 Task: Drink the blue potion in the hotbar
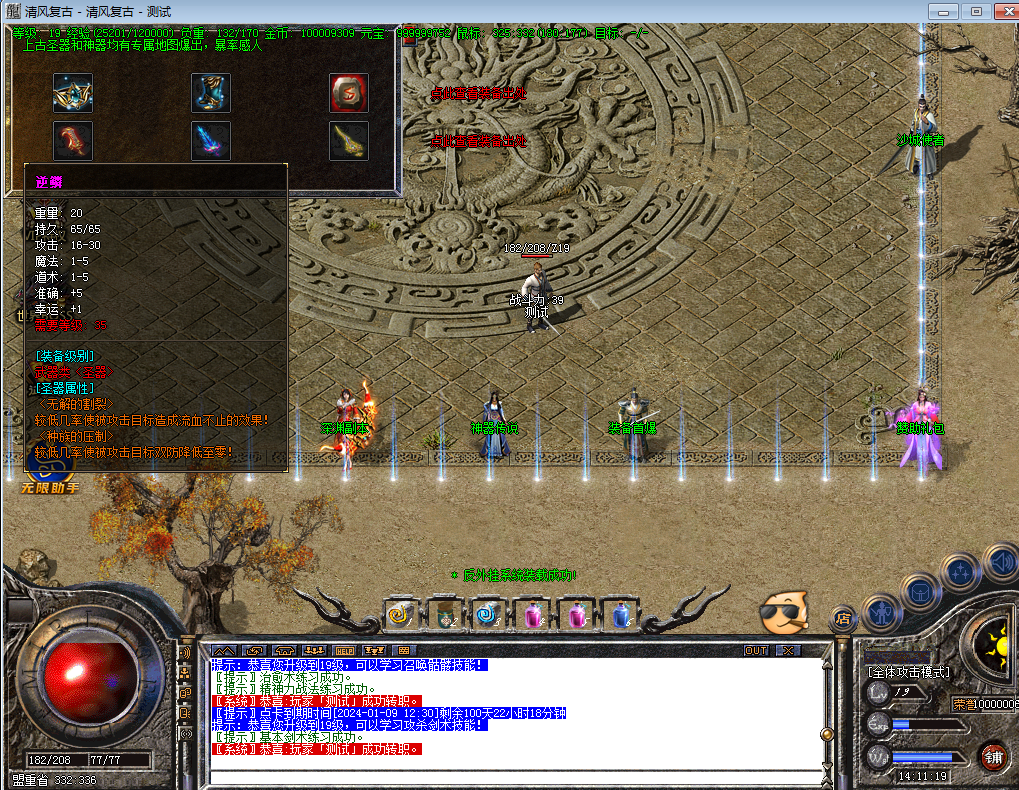click(x=621, y=614)
